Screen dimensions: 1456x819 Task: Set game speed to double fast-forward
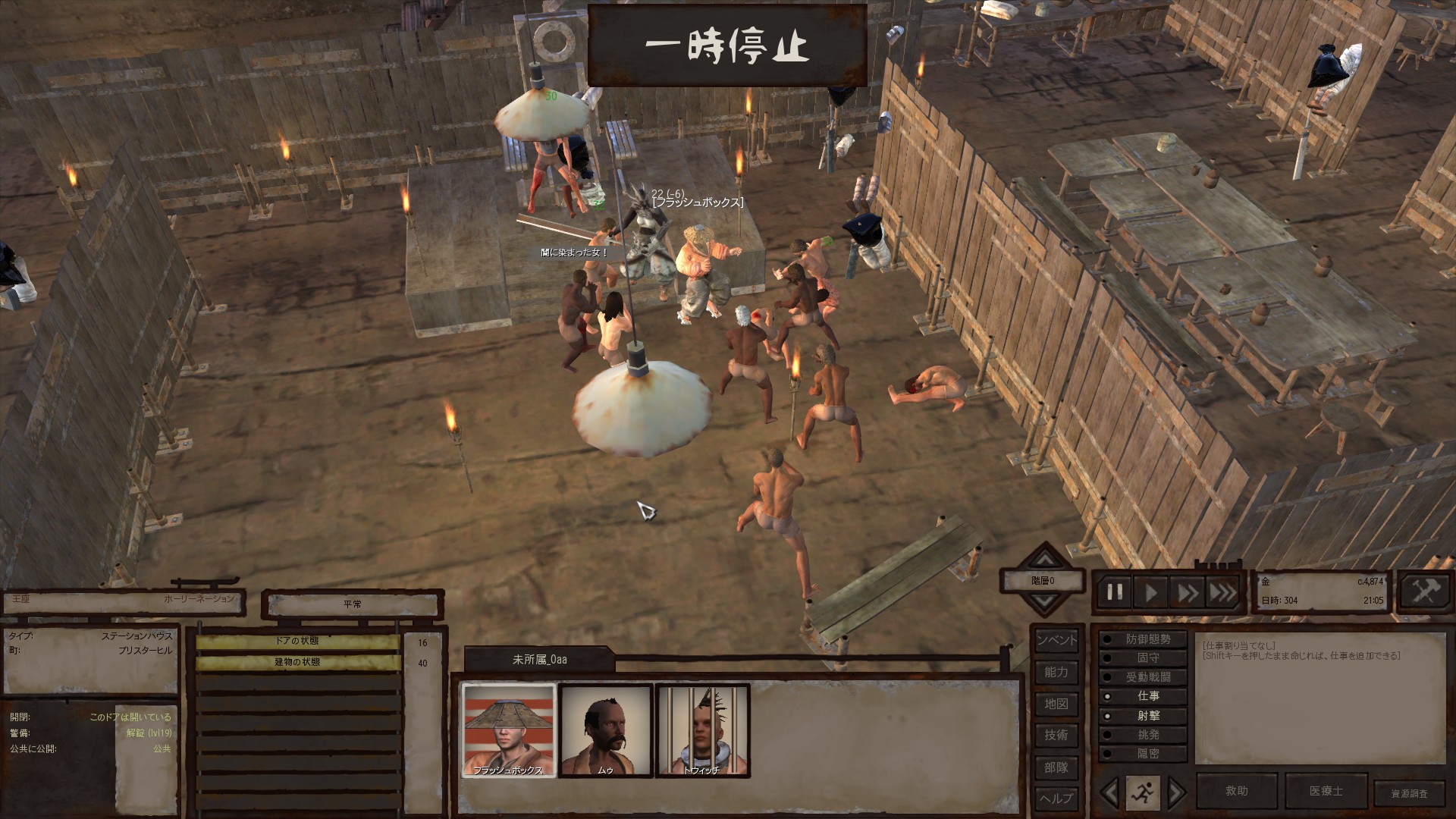pos(1188,592)
